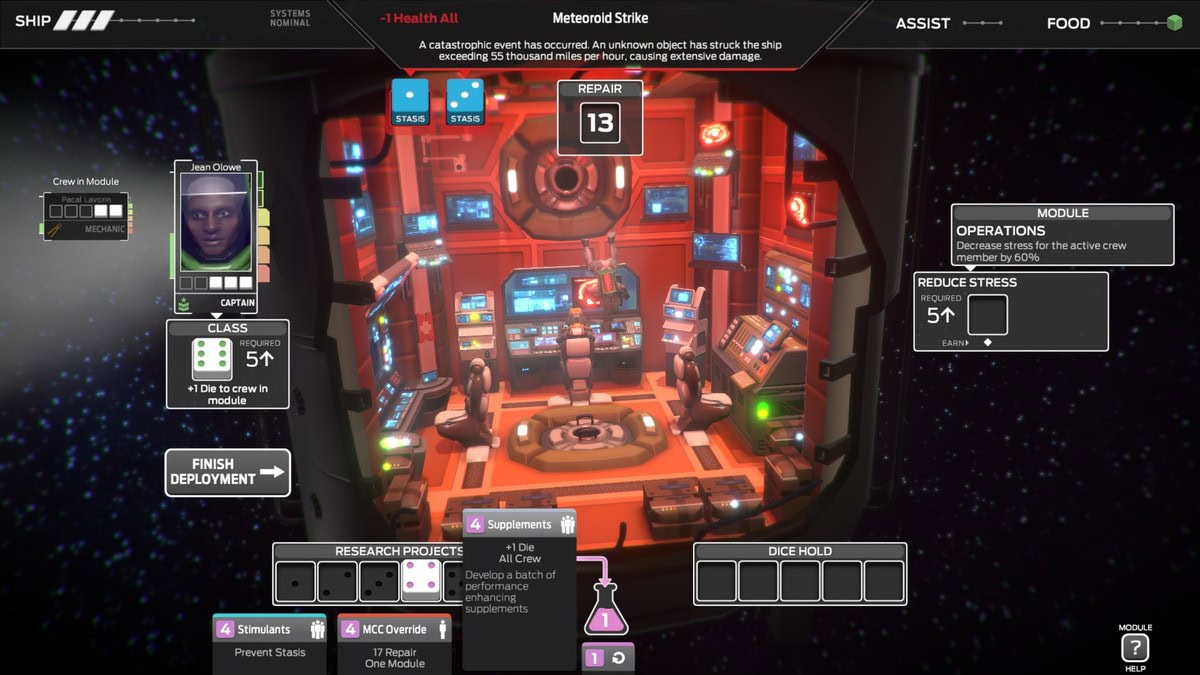1200x675 pixels.
Task: Choose the MCC Override research card
Action: [x=394, y=641]
